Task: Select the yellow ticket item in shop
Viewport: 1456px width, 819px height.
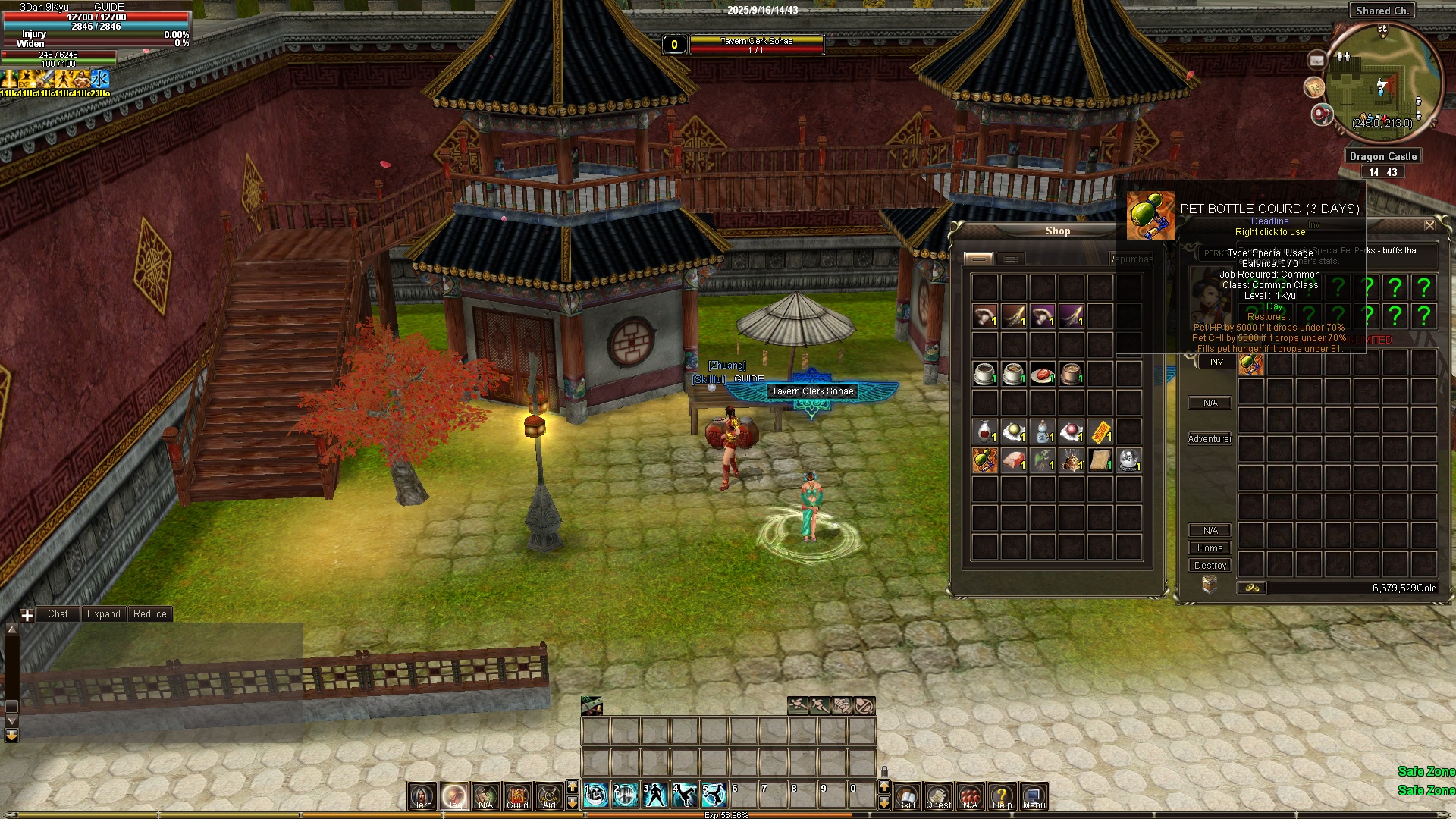Action: (1100, 431)
